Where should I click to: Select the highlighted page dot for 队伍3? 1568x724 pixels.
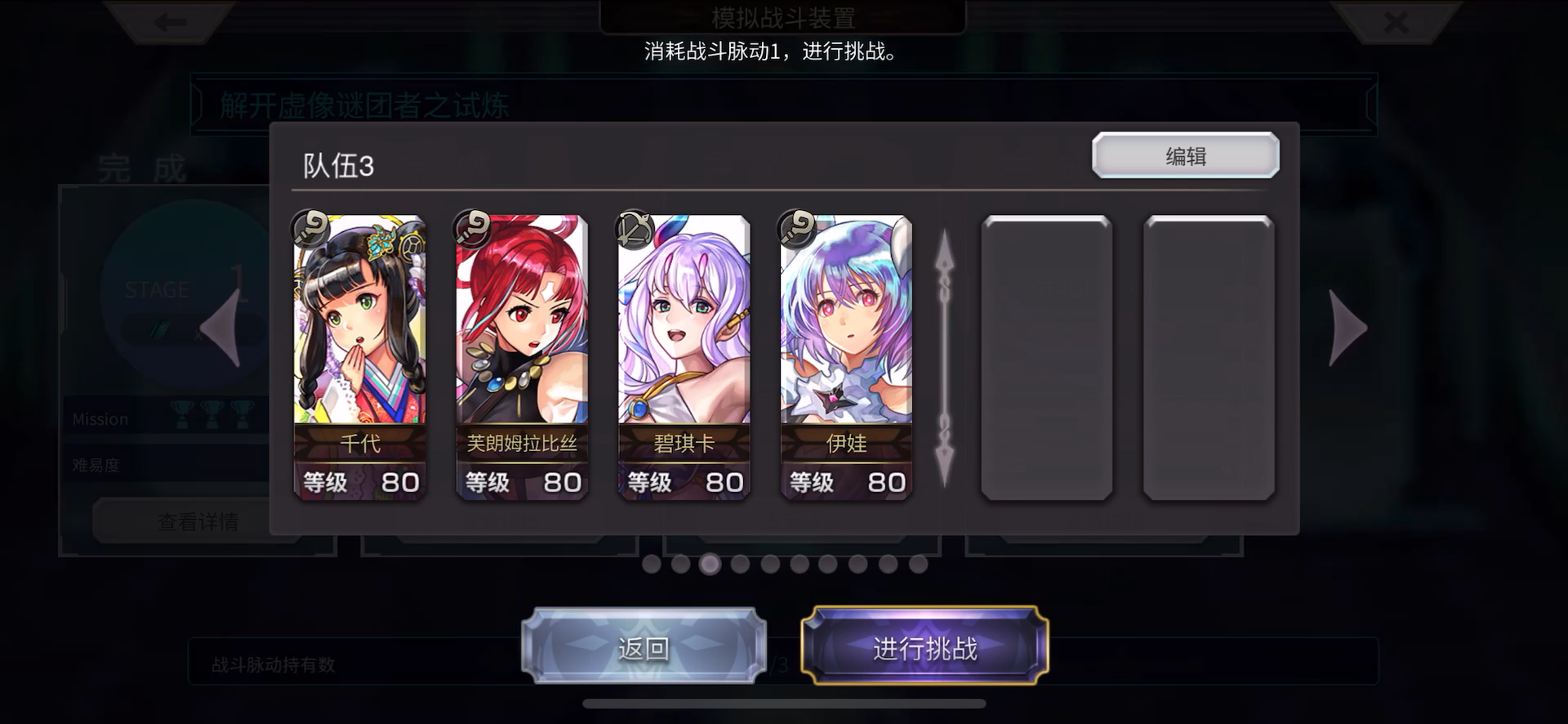tap(710, 564)
